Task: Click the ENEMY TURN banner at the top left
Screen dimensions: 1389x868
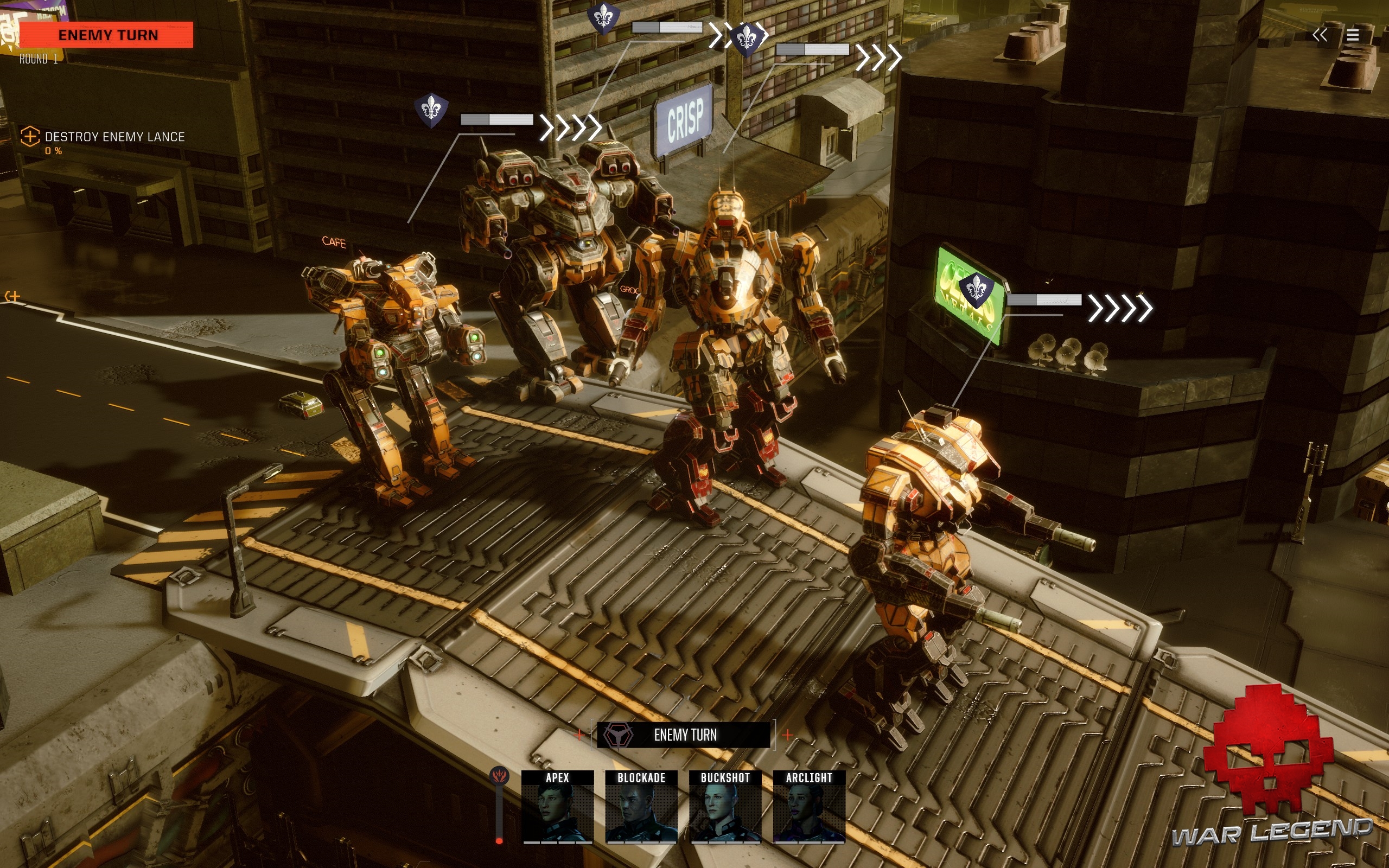Action: pos(108,34)
